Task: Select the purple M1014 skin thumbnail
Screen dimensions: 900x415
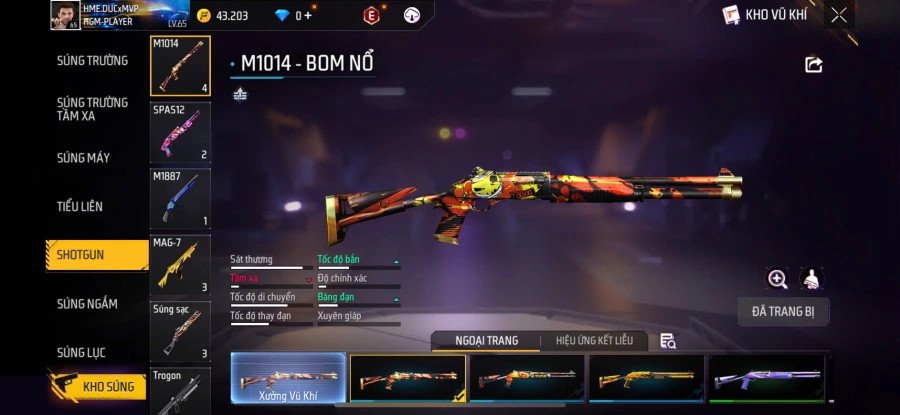Action: click(767, 379)
